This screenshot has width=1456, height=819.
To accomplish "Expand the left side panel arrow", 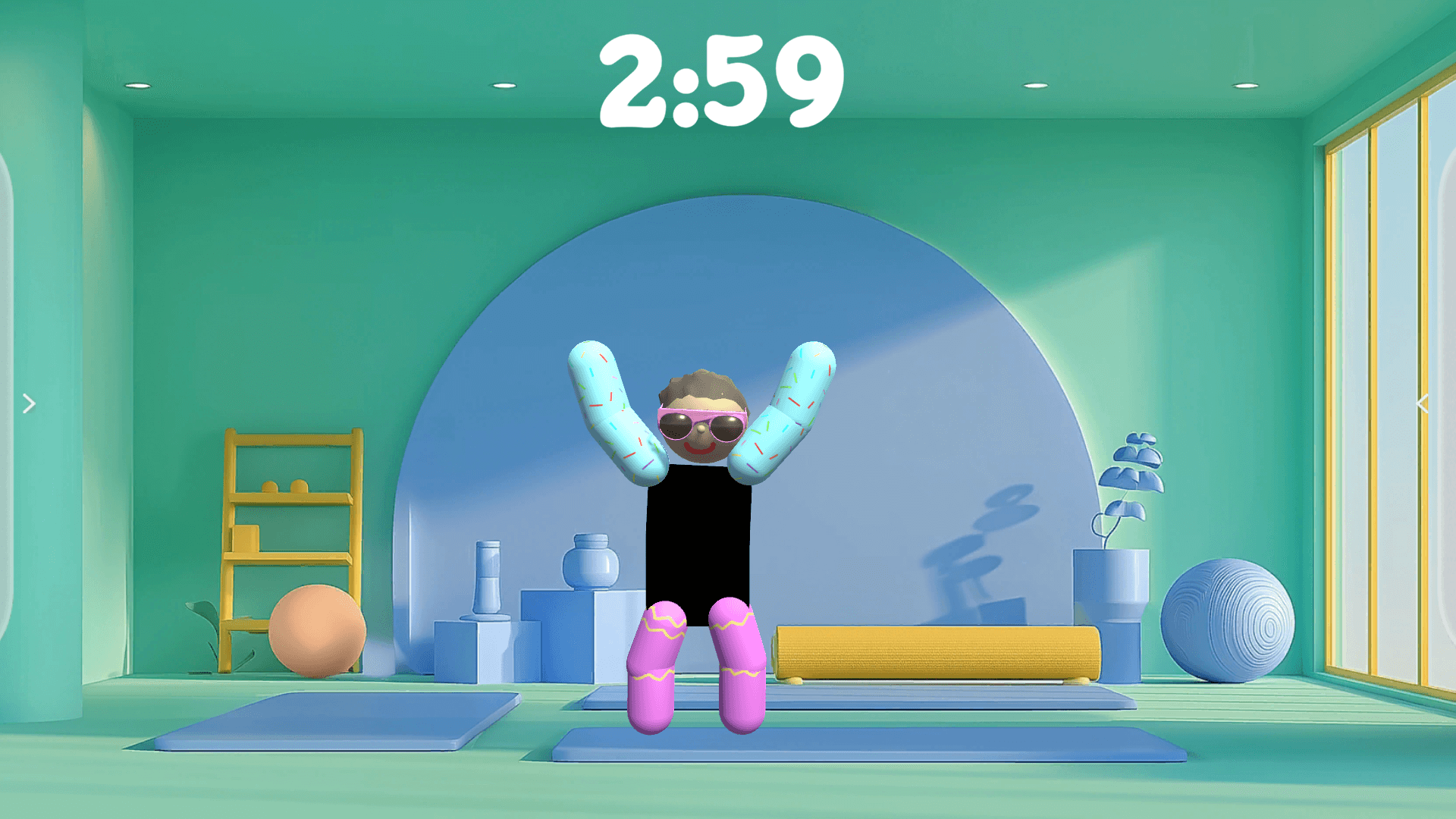I will pos(29,404).
